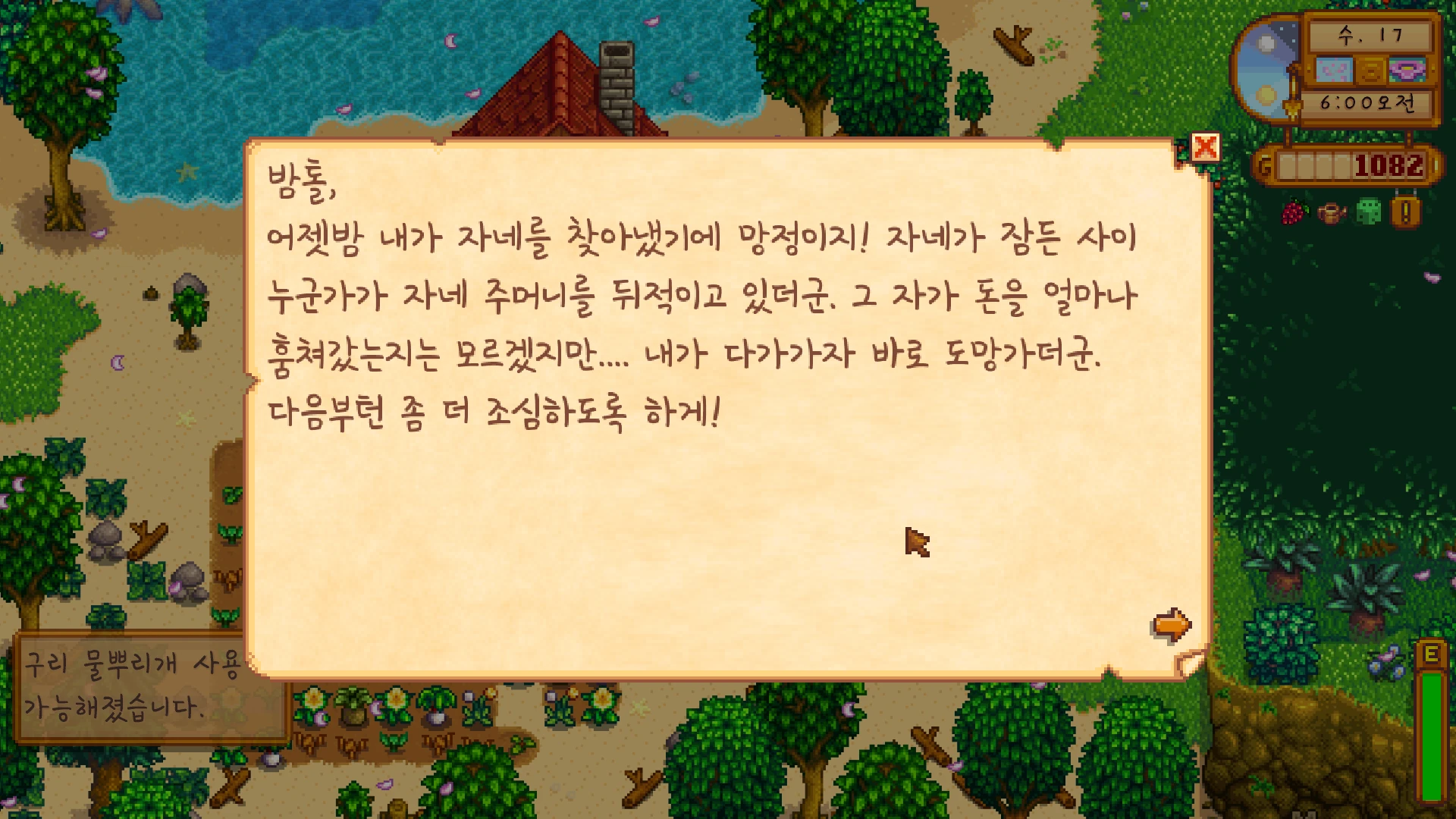
Task: Open the quest journal exclamation icon
Action: click(1405, 212)
